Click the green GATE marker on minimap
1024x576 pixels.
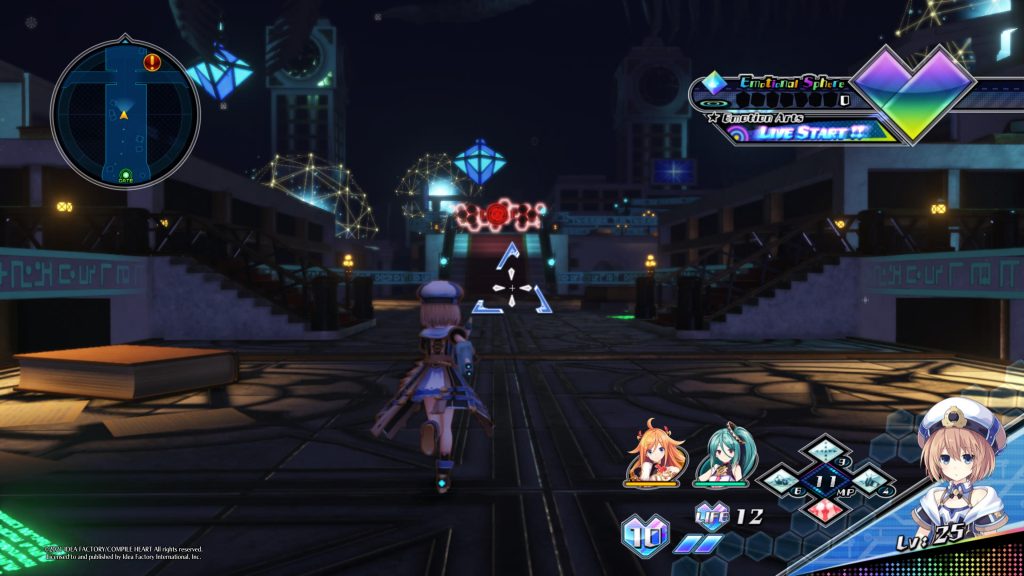point(126,178)
